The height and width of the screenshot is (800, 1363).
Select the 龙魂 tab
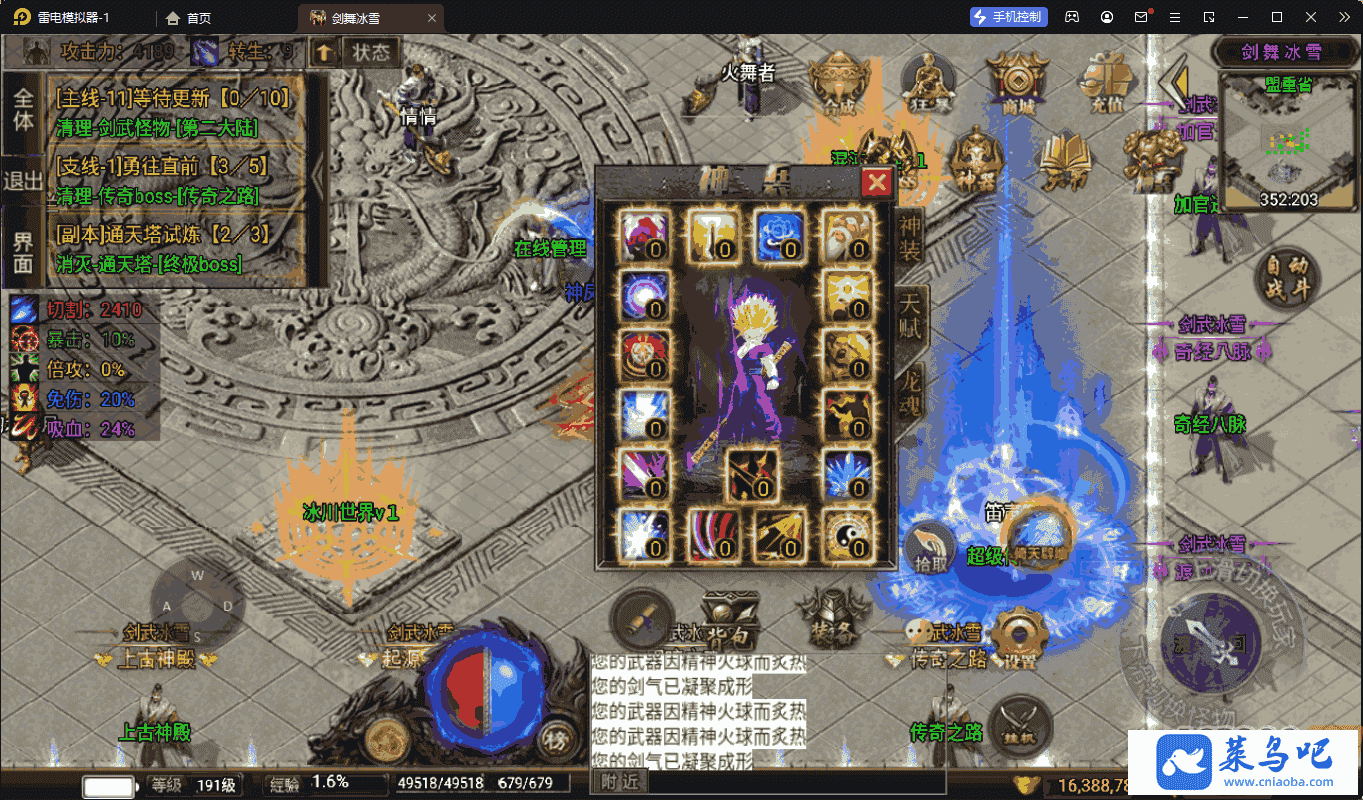(x=909, y=392)
